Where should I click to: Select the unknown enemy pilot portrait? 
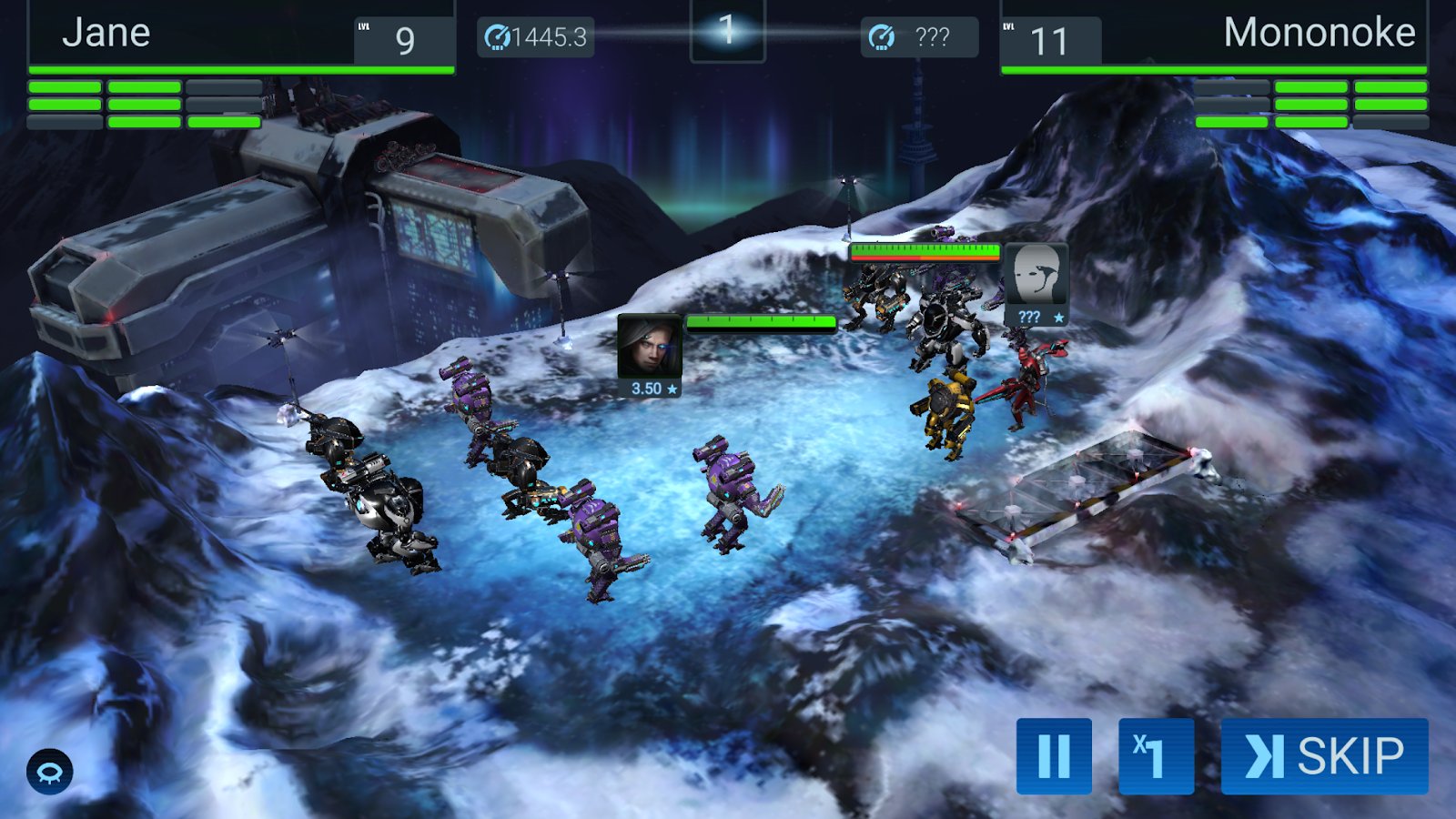pos(1036,276)
